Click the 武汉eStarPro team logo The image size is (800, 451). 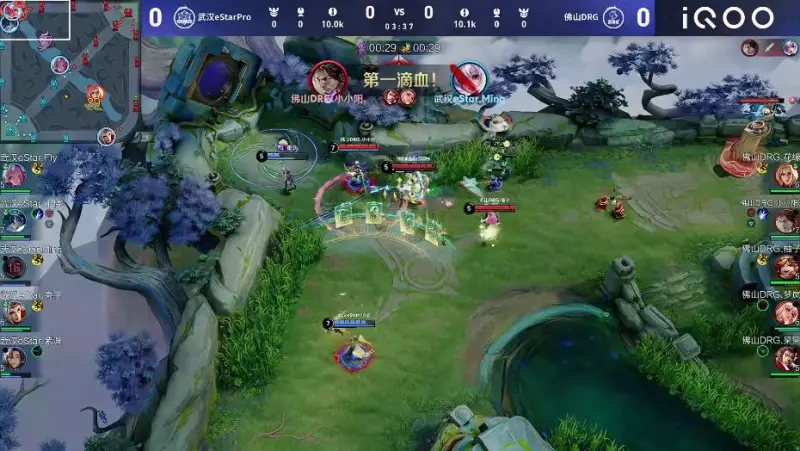[x=183, y=17]
